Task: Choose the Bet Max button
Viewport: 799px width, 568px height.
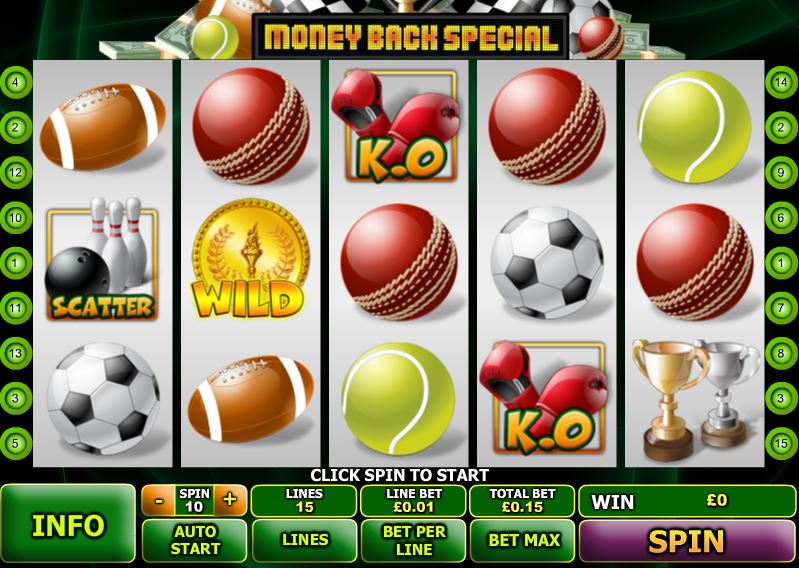Action: [x=522, y=540]
